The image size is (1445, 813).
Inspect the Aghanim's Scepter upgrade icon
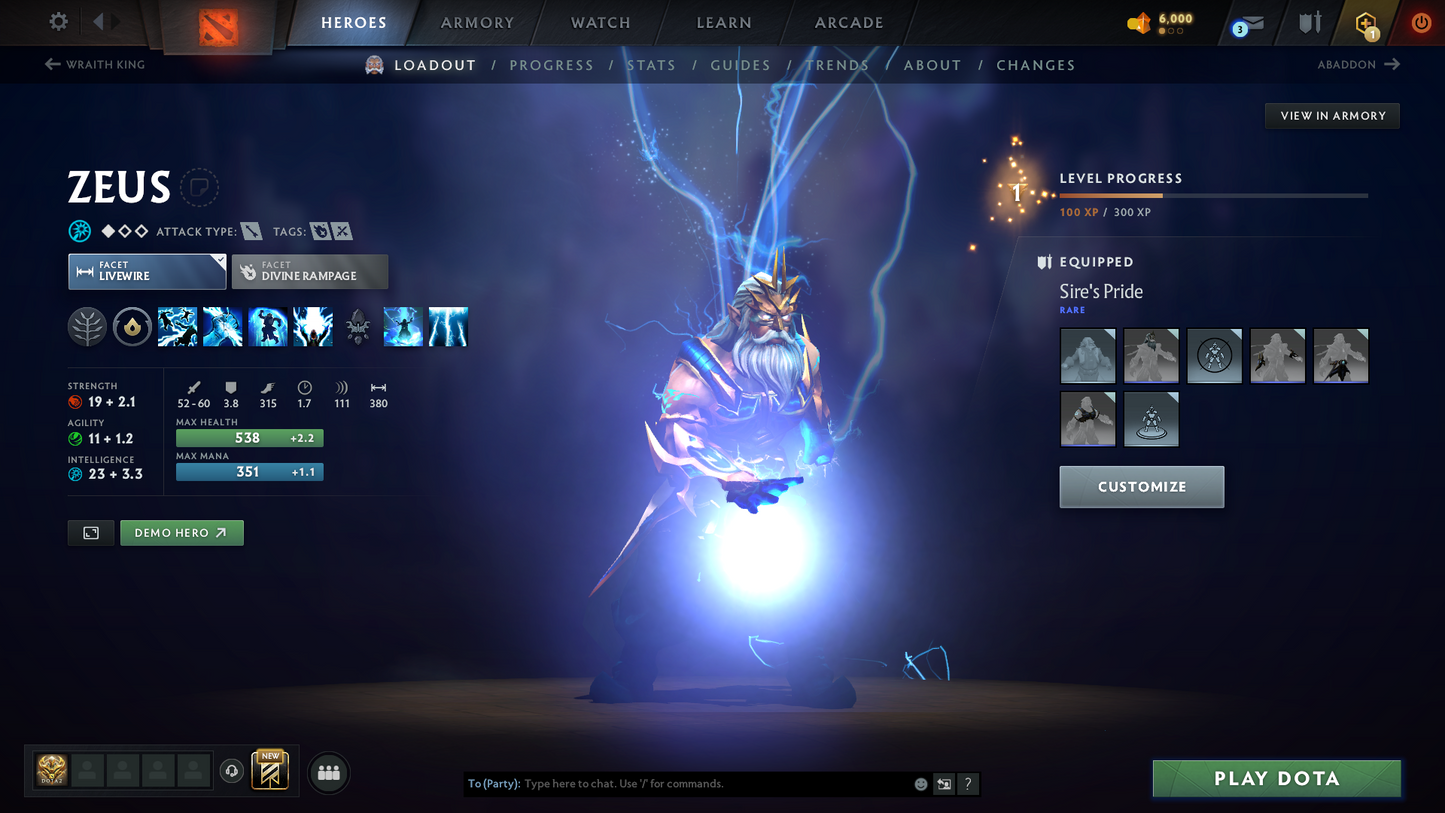357,326
